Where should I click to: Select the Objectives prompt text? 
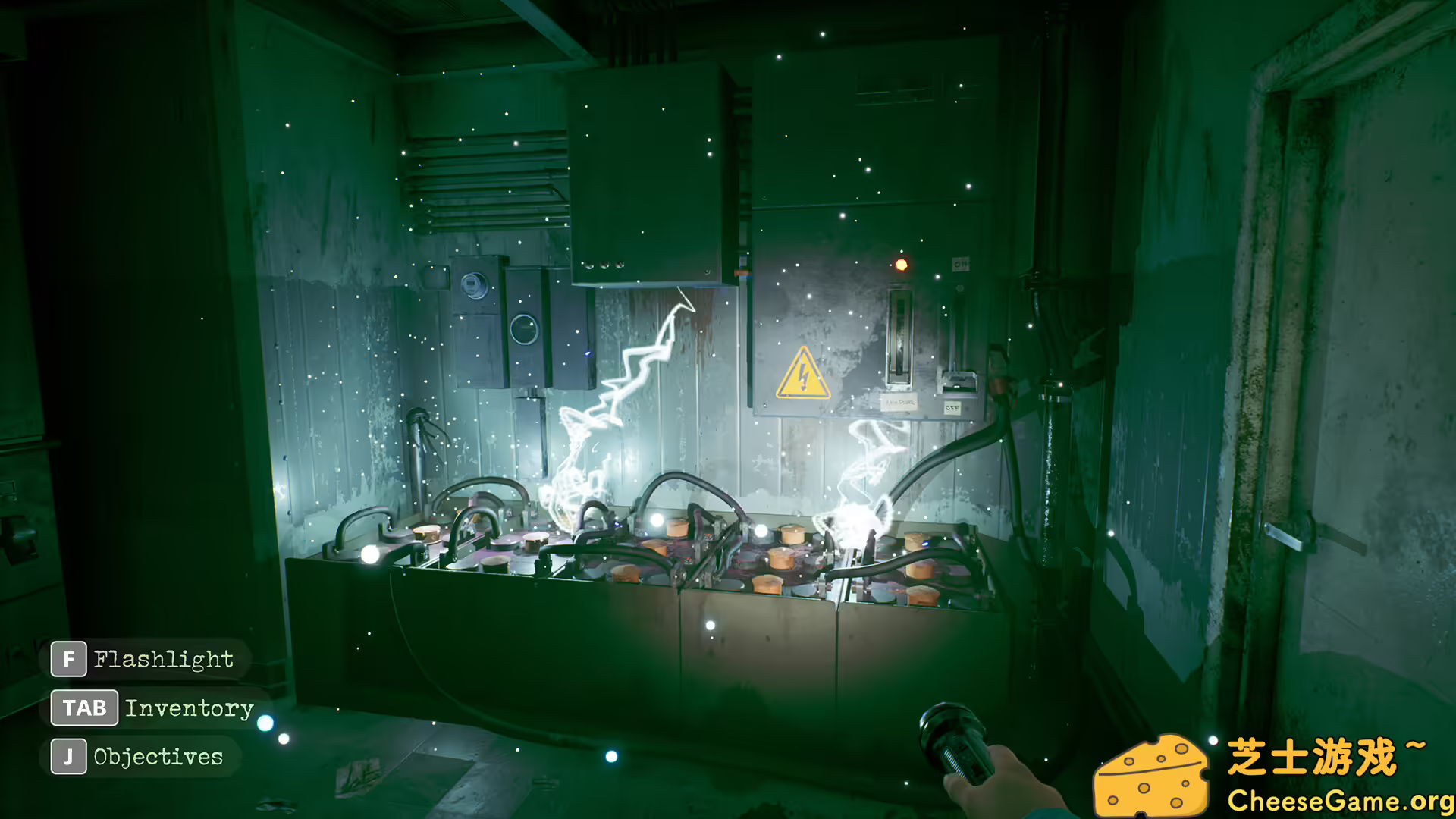click(158, 756)
